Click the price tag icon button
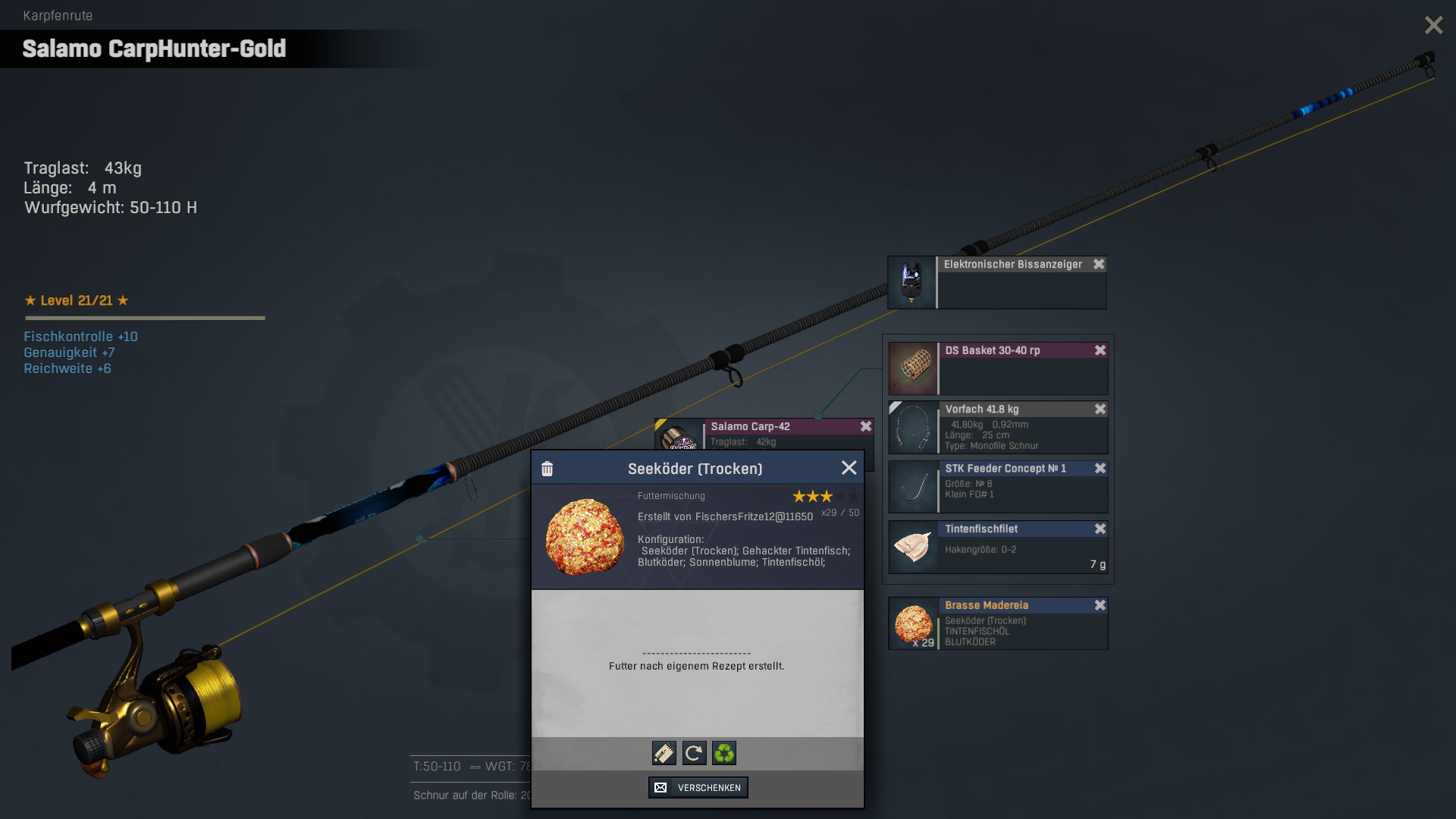Image resolution: width=1456 pixels, height=819 pixels. (664, 753)
